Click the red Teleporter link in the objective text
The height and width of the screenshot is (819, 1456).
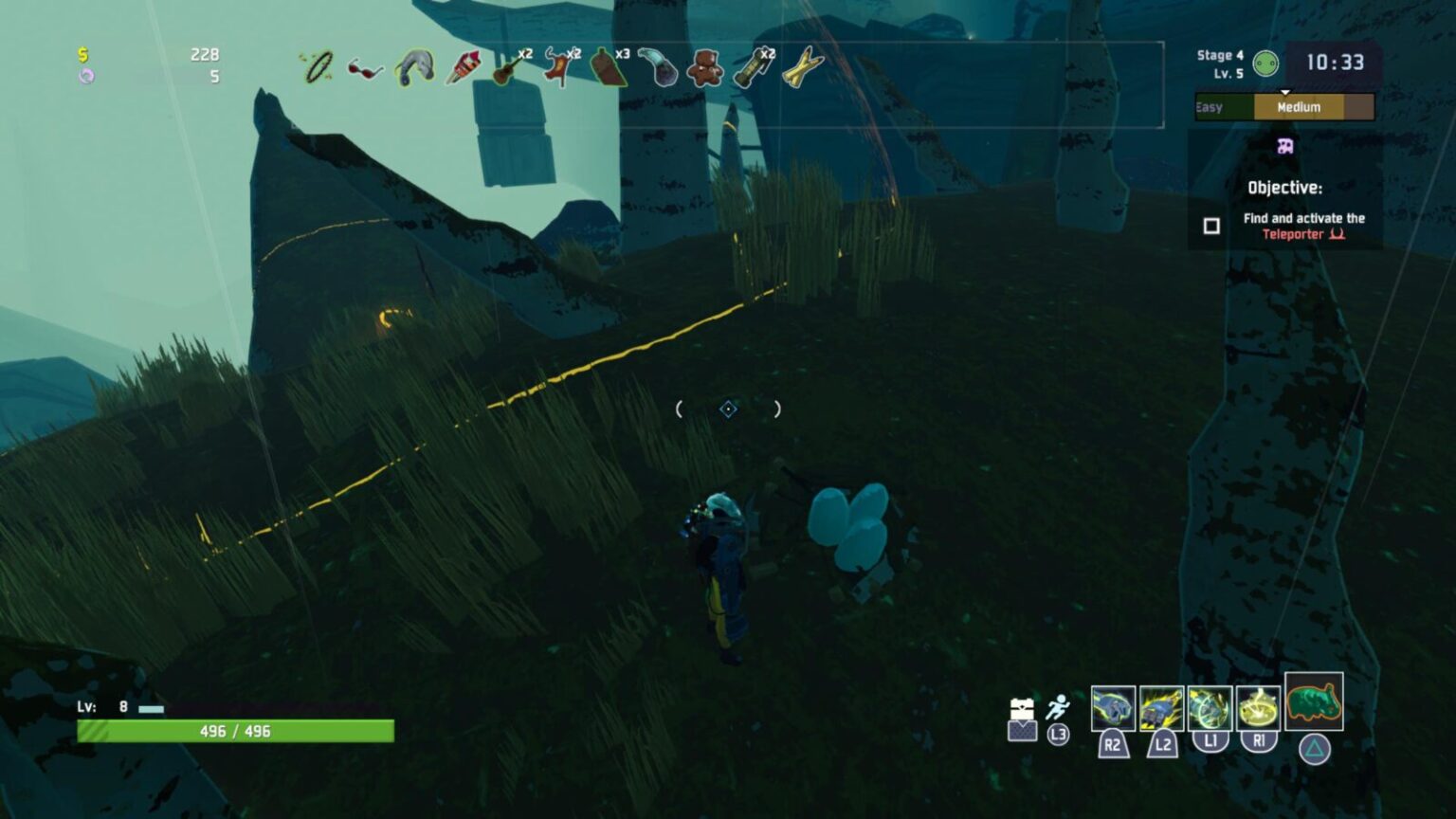click(x=1293, y=234)
